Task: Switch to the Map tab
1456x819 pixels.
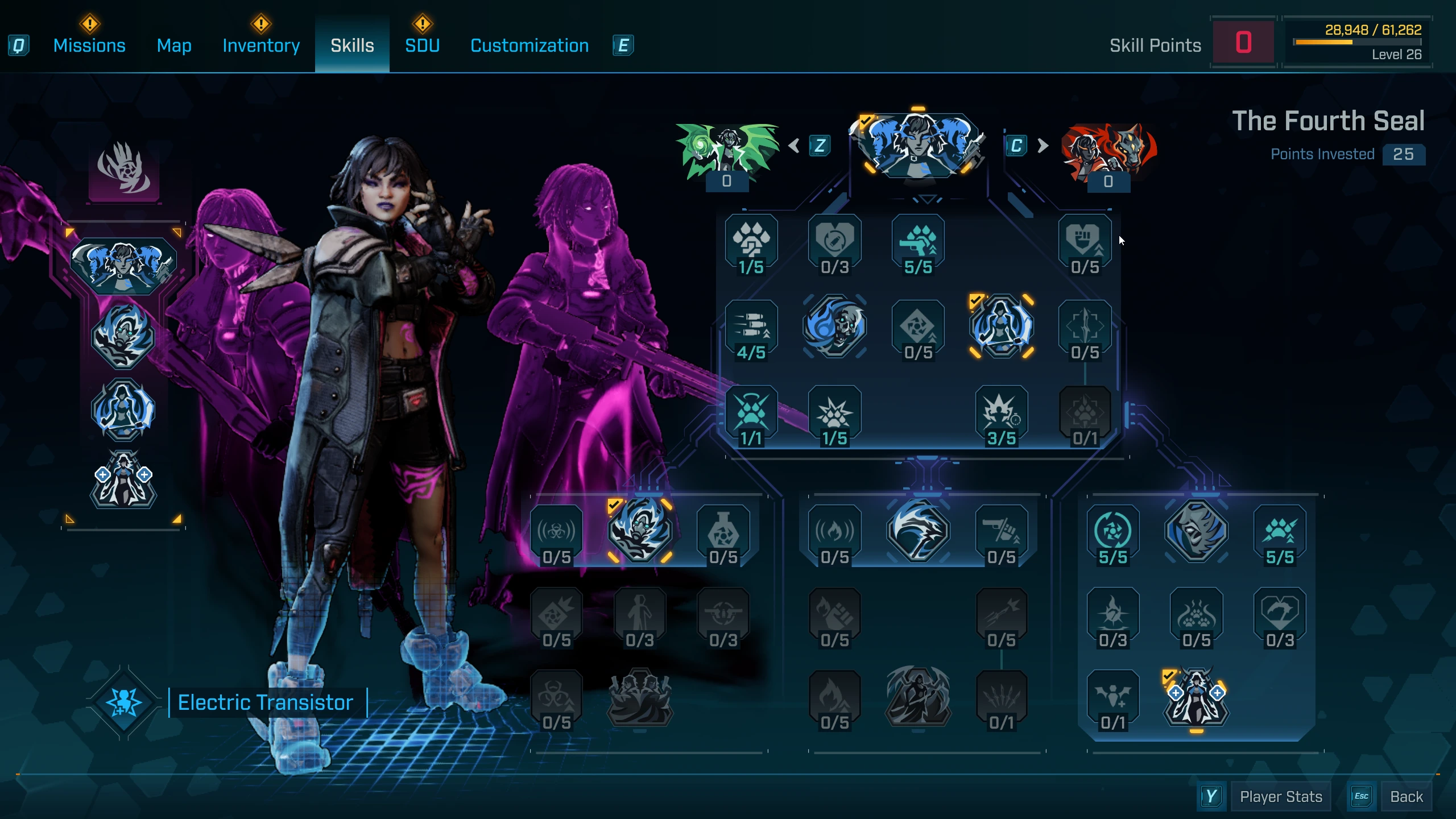Action: (174, 45)
